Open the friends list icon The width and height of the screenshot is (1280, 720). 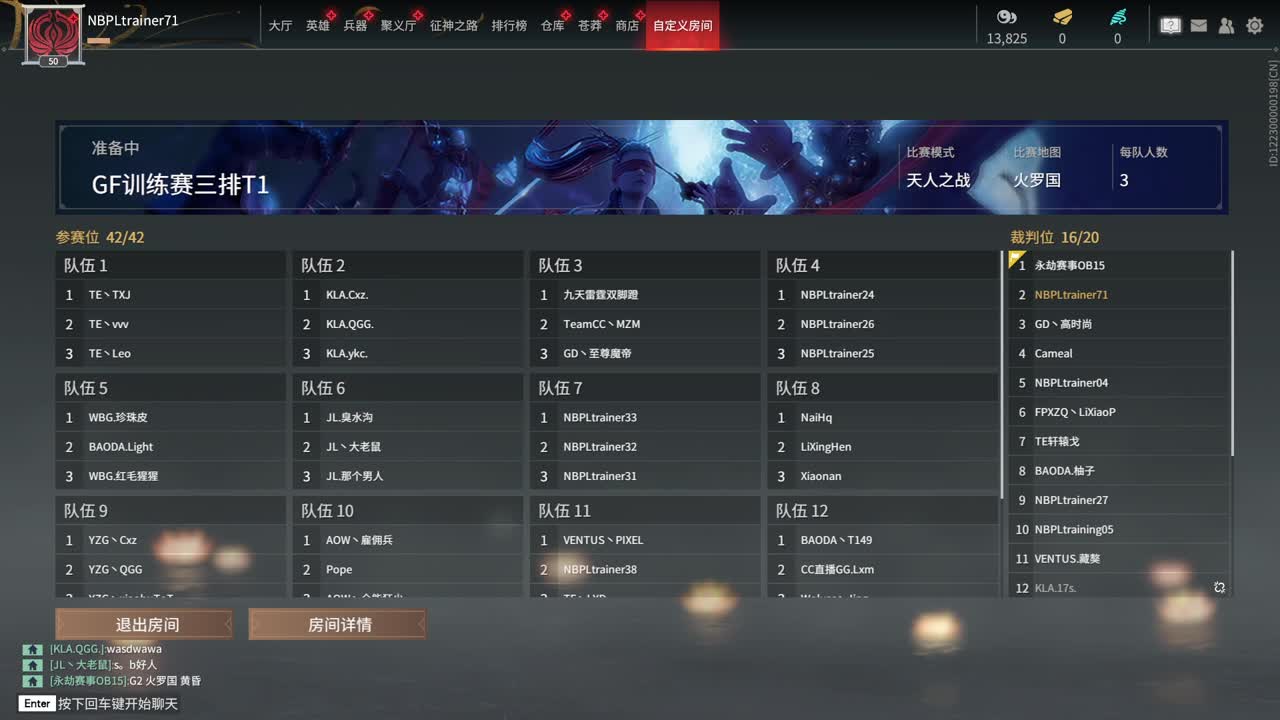[x=1226, y=25]
